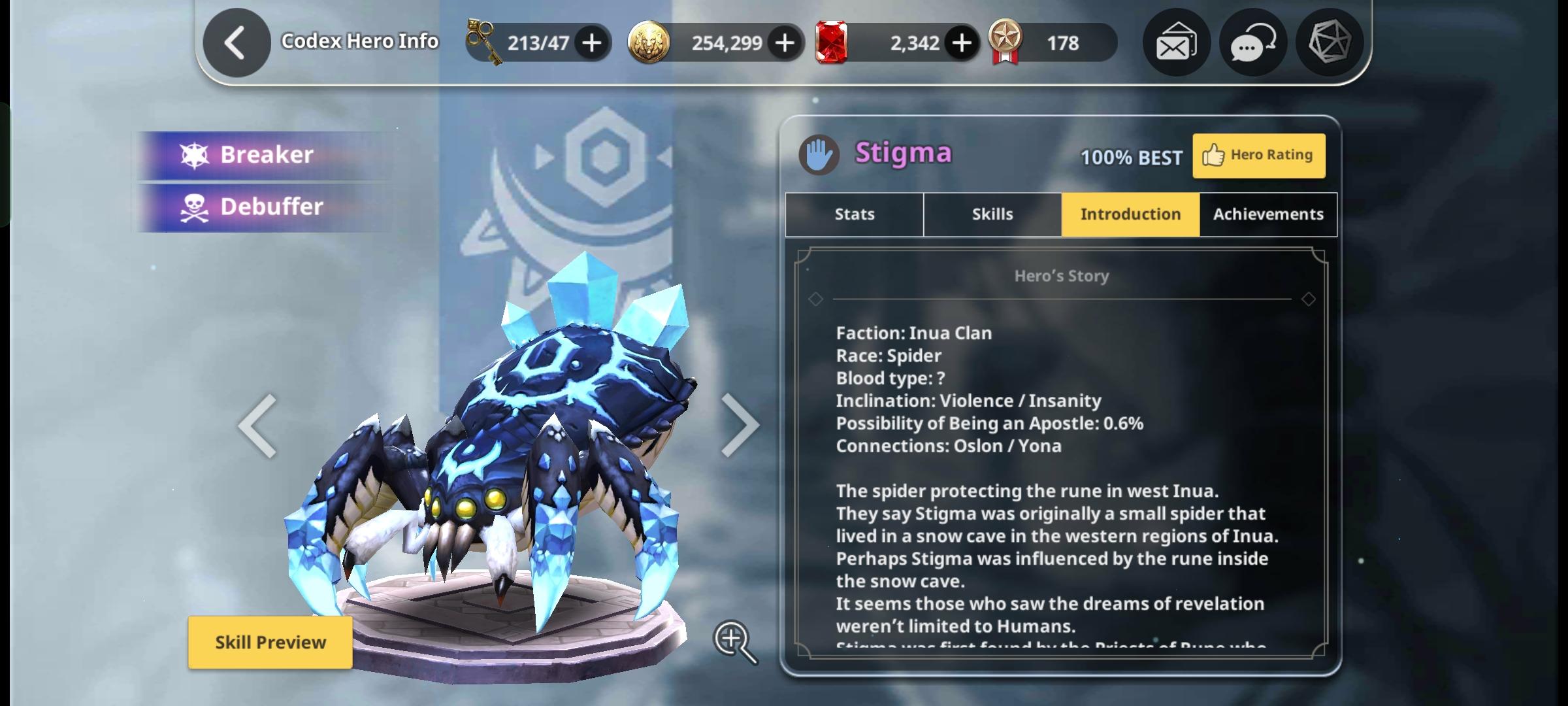1568x706 pixels.
Task: Select the Introduction tab
Action: 1130,214
